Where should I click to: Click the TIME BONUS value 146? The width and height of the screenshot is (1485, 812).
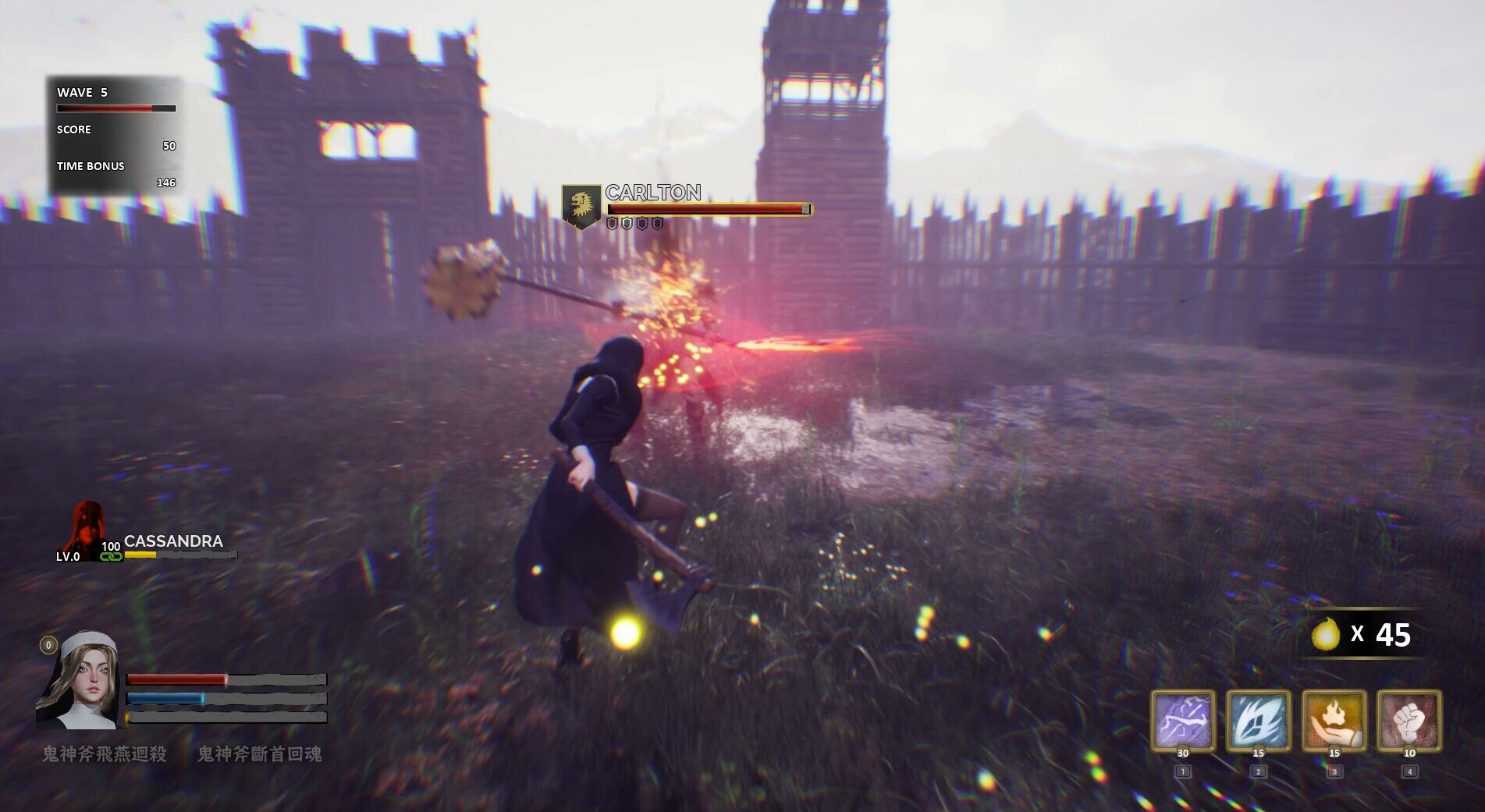pos(165,182)
